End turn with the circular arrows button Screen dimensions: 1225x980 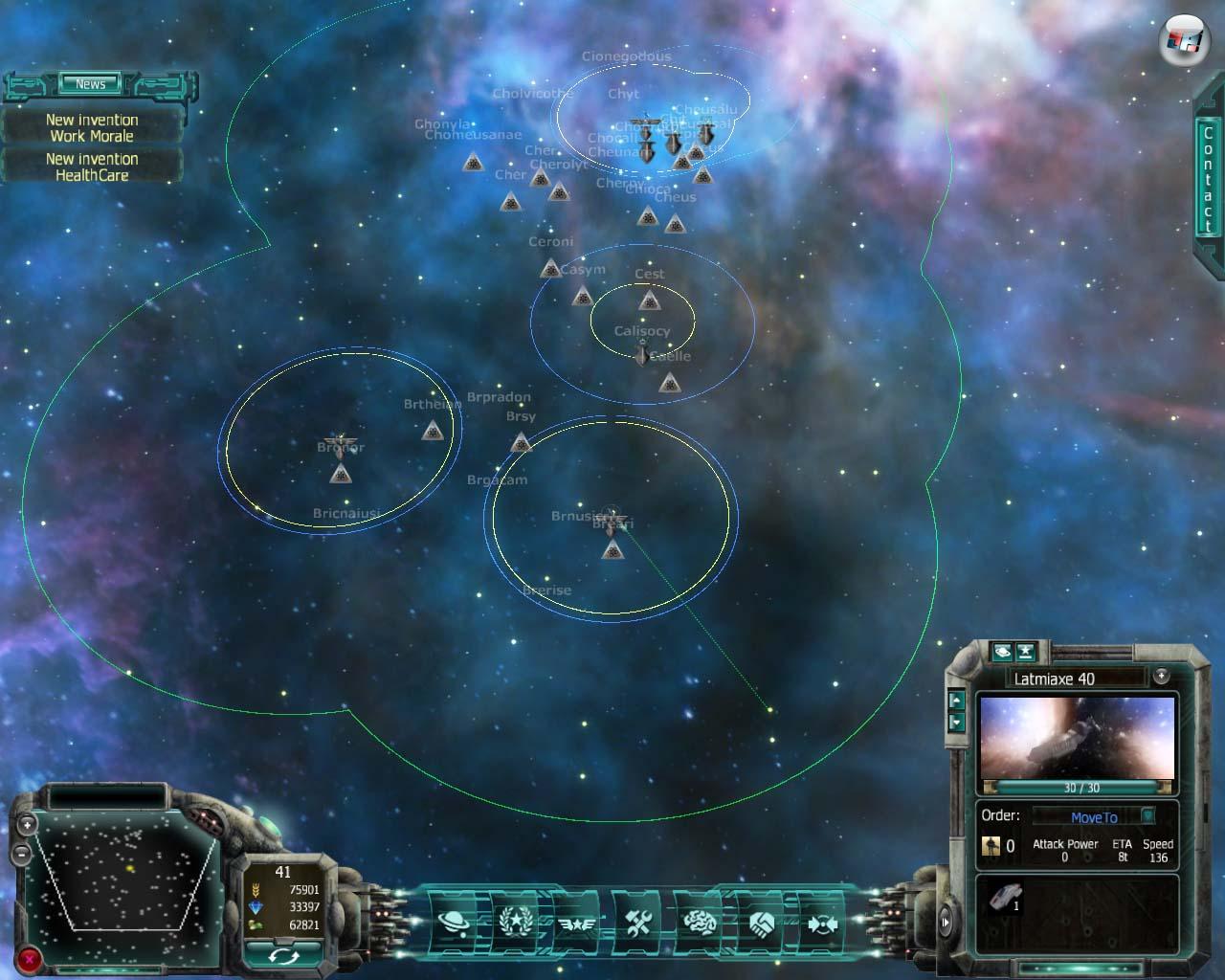282,954
